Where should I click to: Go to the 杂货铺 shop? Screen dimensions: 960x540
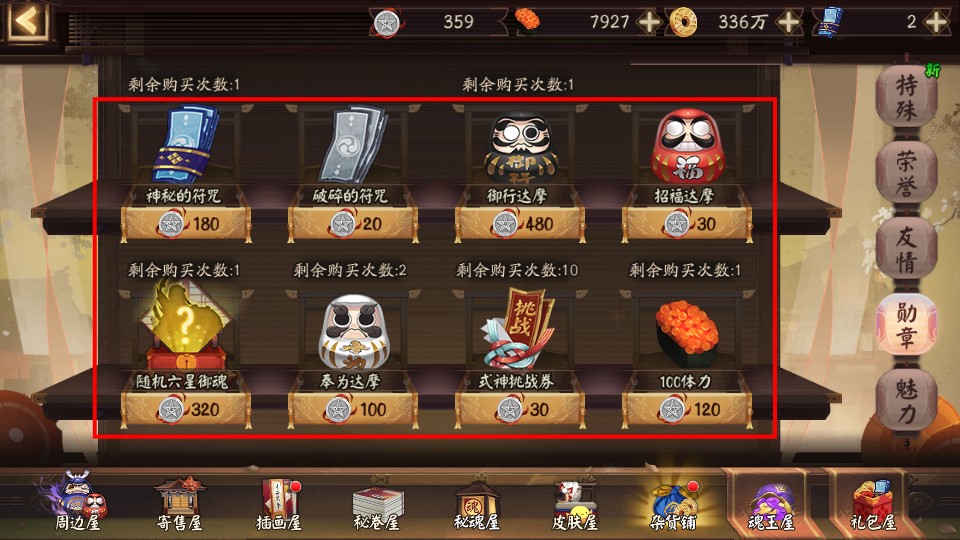tap(673, 504)
